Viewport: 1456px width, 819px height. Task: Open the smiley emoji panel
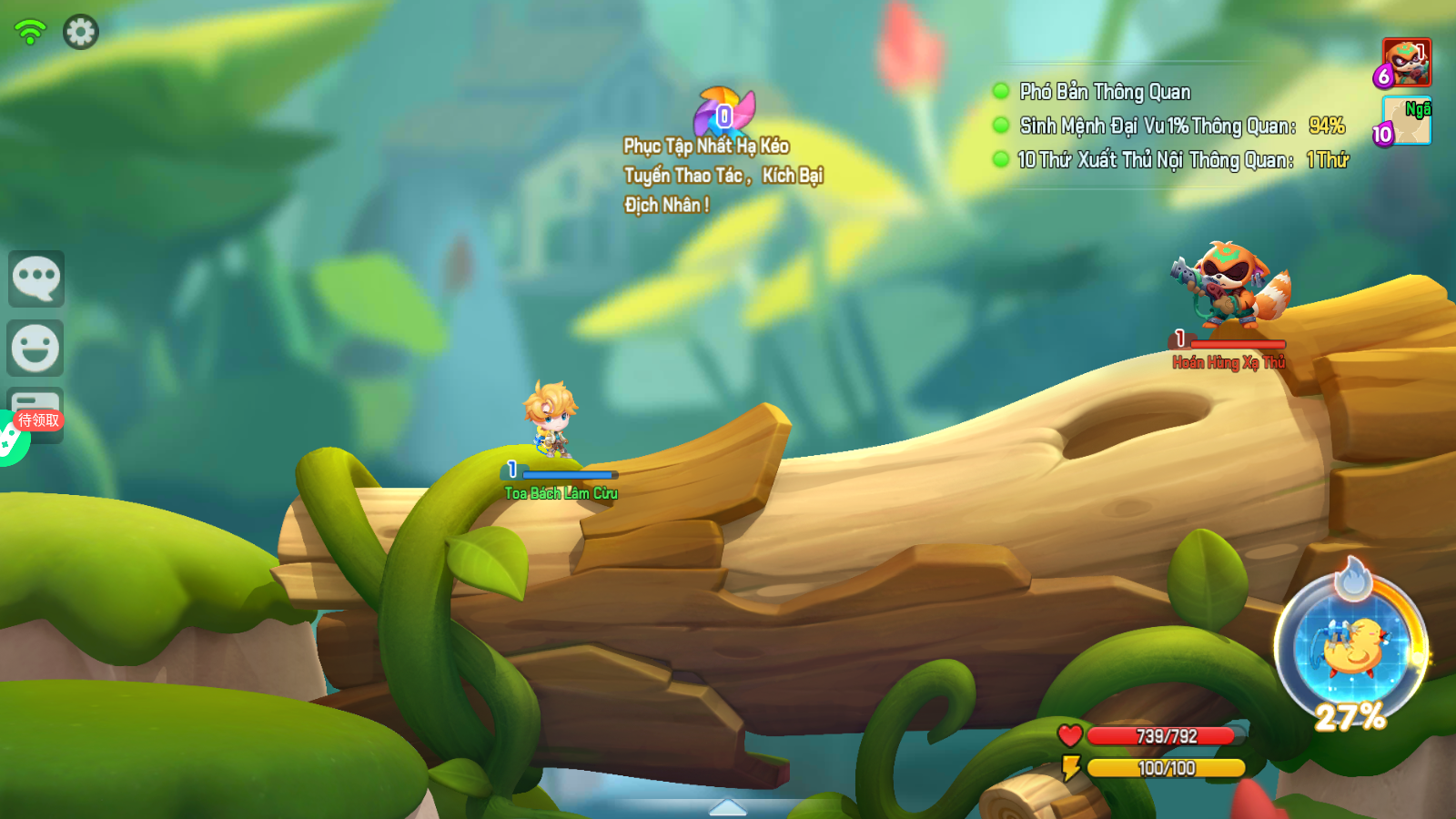[x=36, y=348]
